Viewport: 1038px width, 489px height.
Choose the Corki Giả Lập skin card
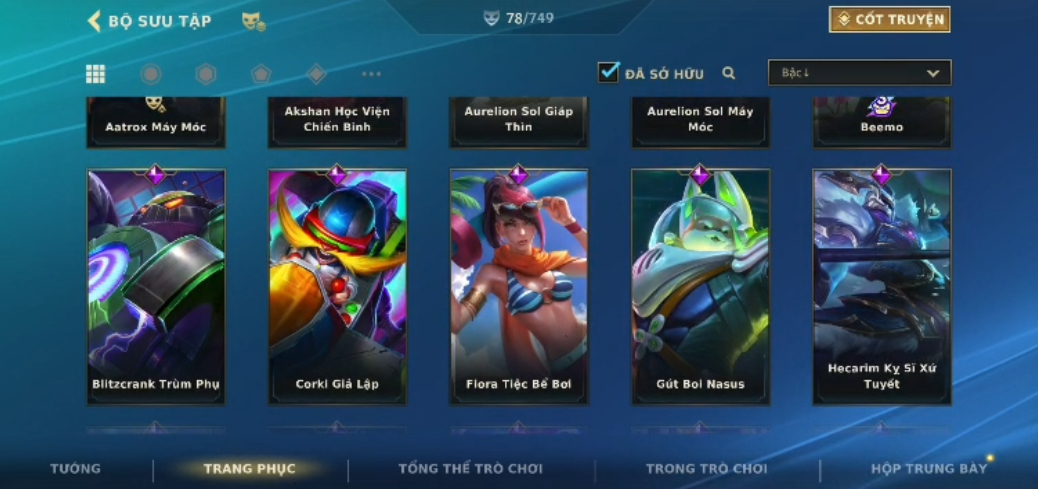pyautogui.click(x=337, y=287)
